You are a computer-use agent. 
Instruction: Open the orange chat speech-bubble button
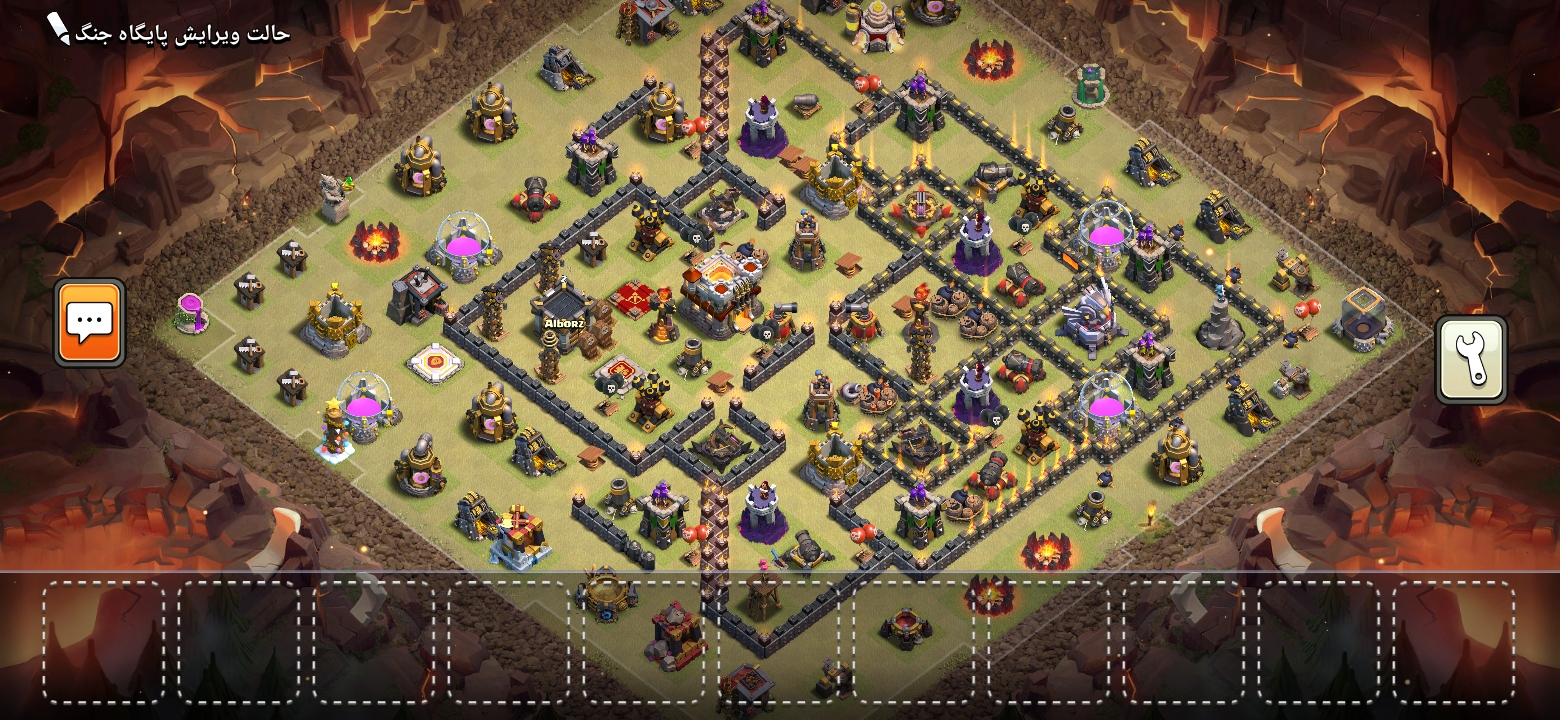point(90,322)
